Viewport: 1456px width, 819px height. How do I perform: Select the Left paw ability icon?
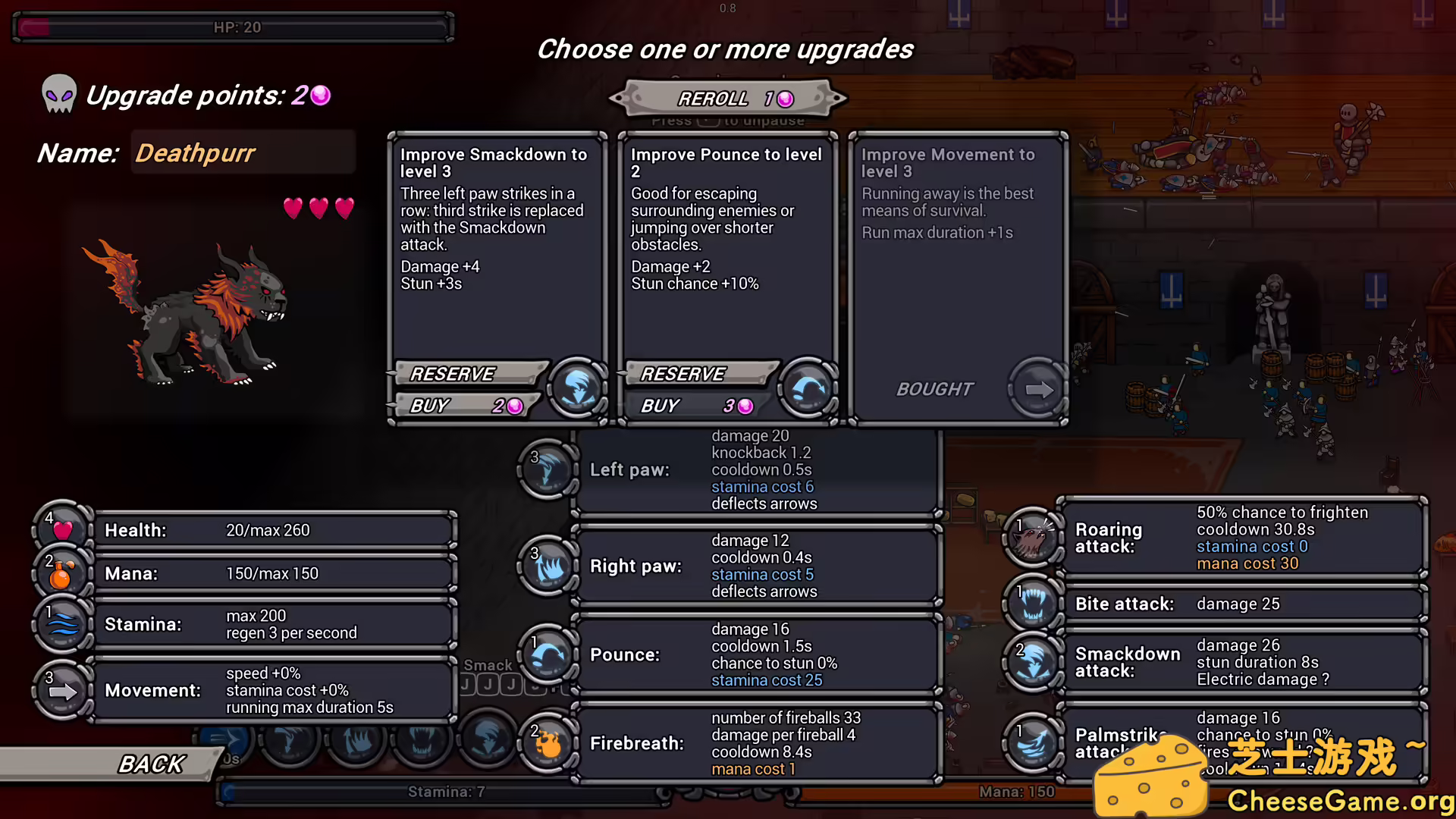point(548,470)
